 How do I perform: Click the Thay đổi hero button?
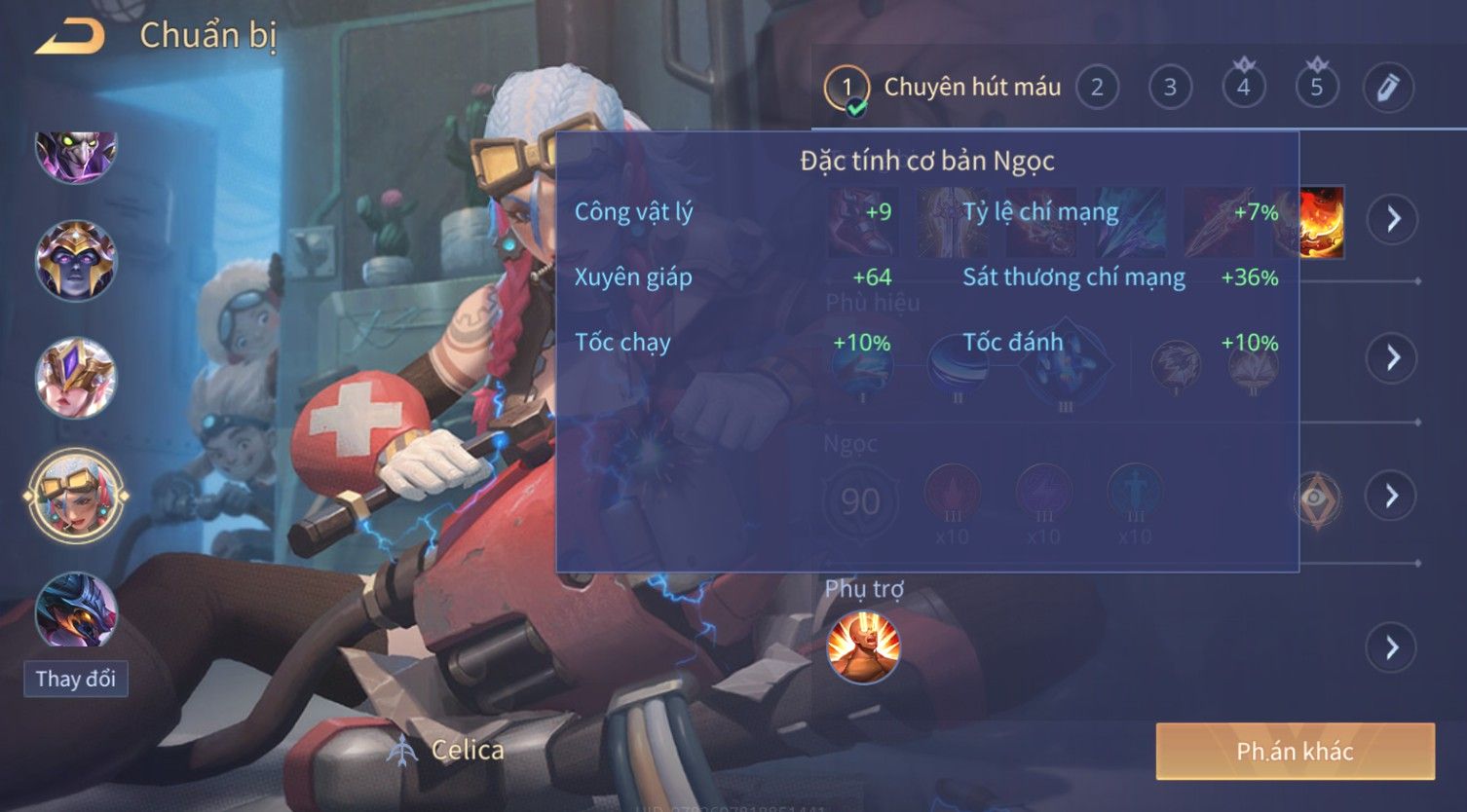pyautogui.click(x=76, y=679)
